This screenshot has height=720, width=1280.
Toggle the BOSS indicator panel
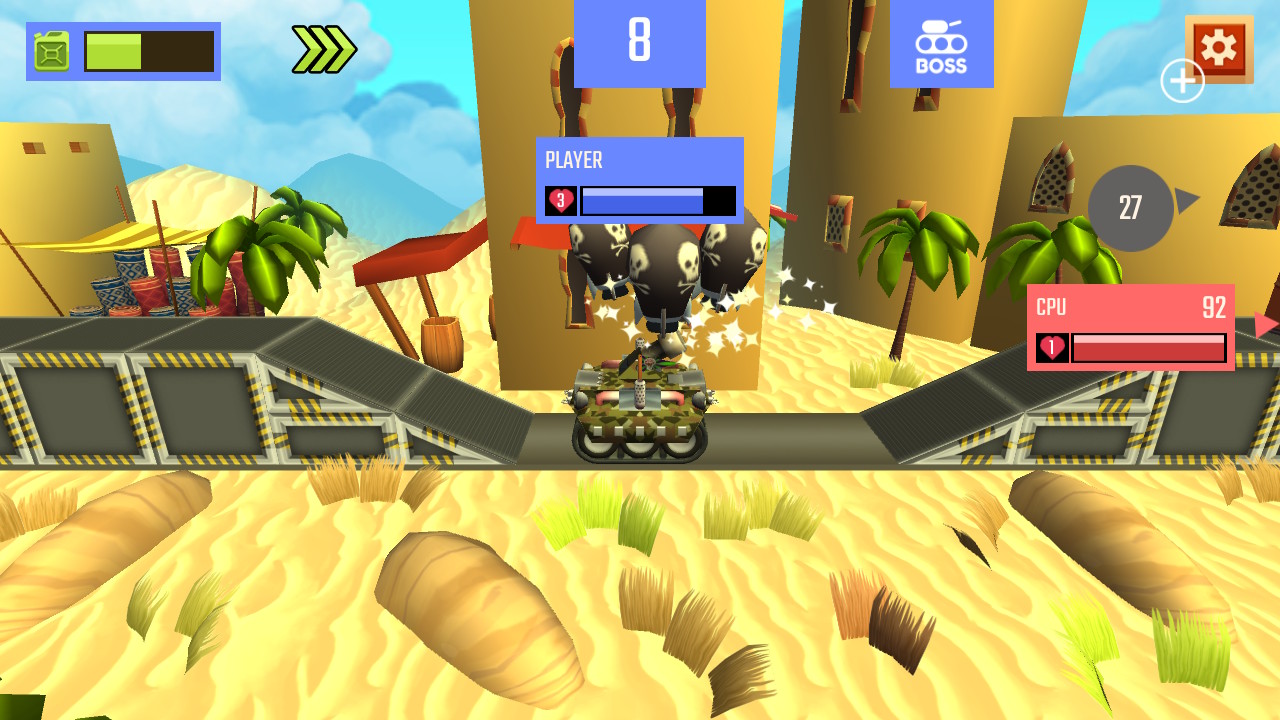pos(940,44)
